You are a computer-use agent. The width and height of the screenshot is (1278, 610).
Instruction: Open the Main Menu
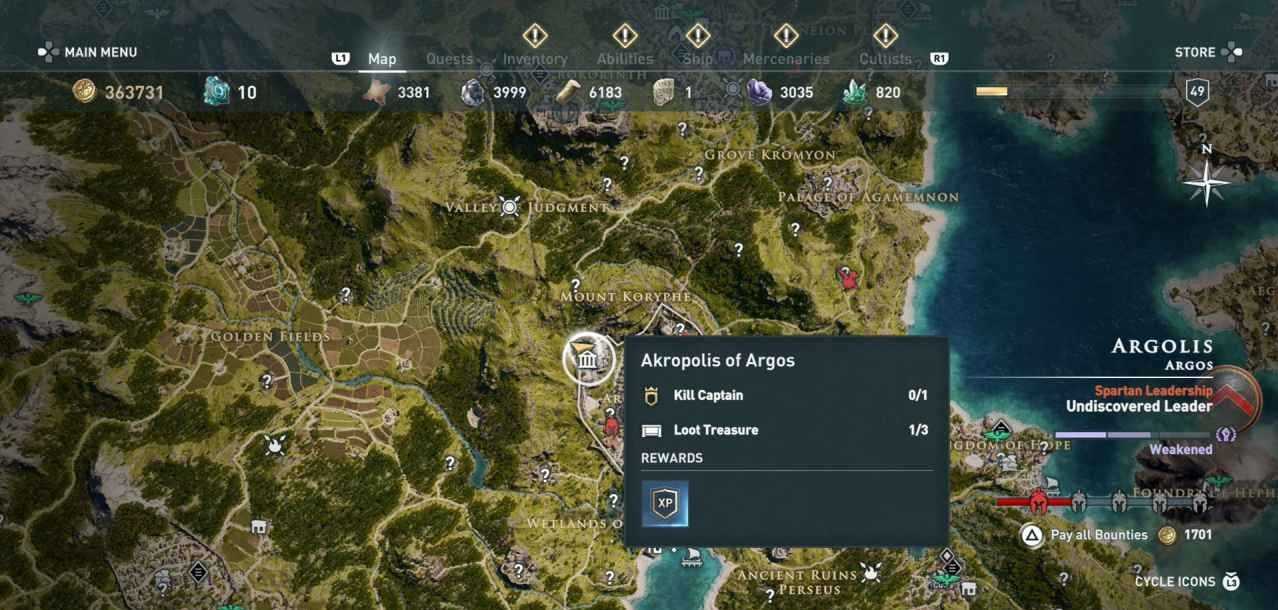pyautogui.click(x=88, y=52)
